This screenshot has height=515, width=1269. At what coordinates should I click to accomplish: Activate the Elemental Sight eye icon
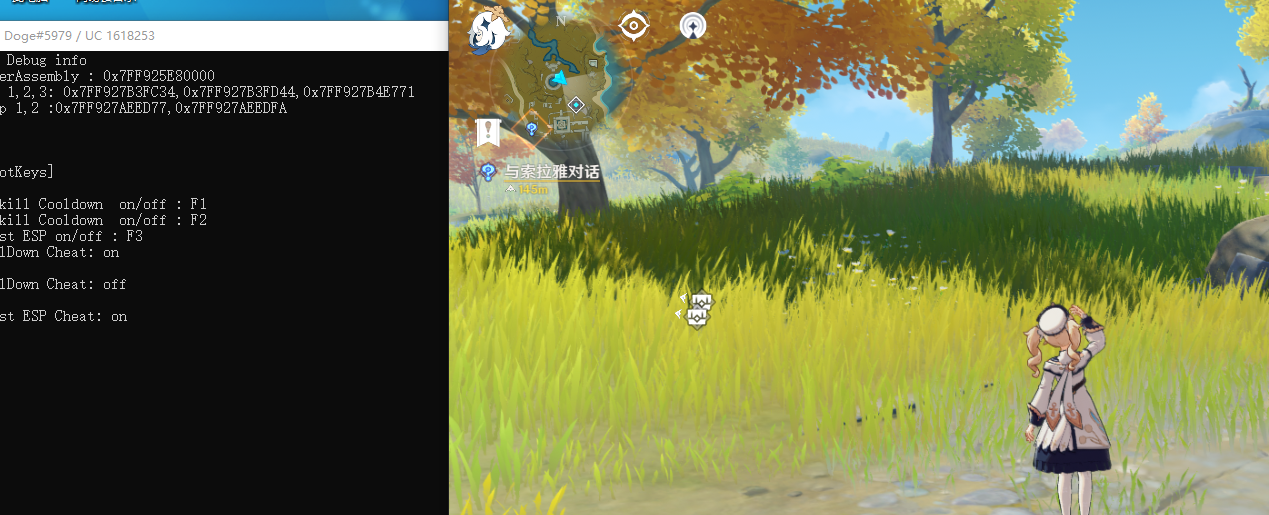634,26
